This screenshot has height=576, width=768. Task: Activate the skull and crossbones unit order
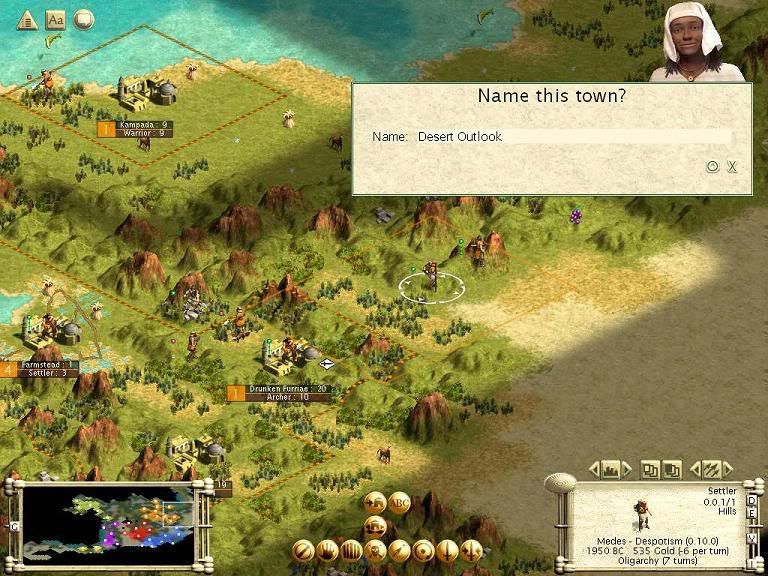pyautogui.click(x=375, y=550)
